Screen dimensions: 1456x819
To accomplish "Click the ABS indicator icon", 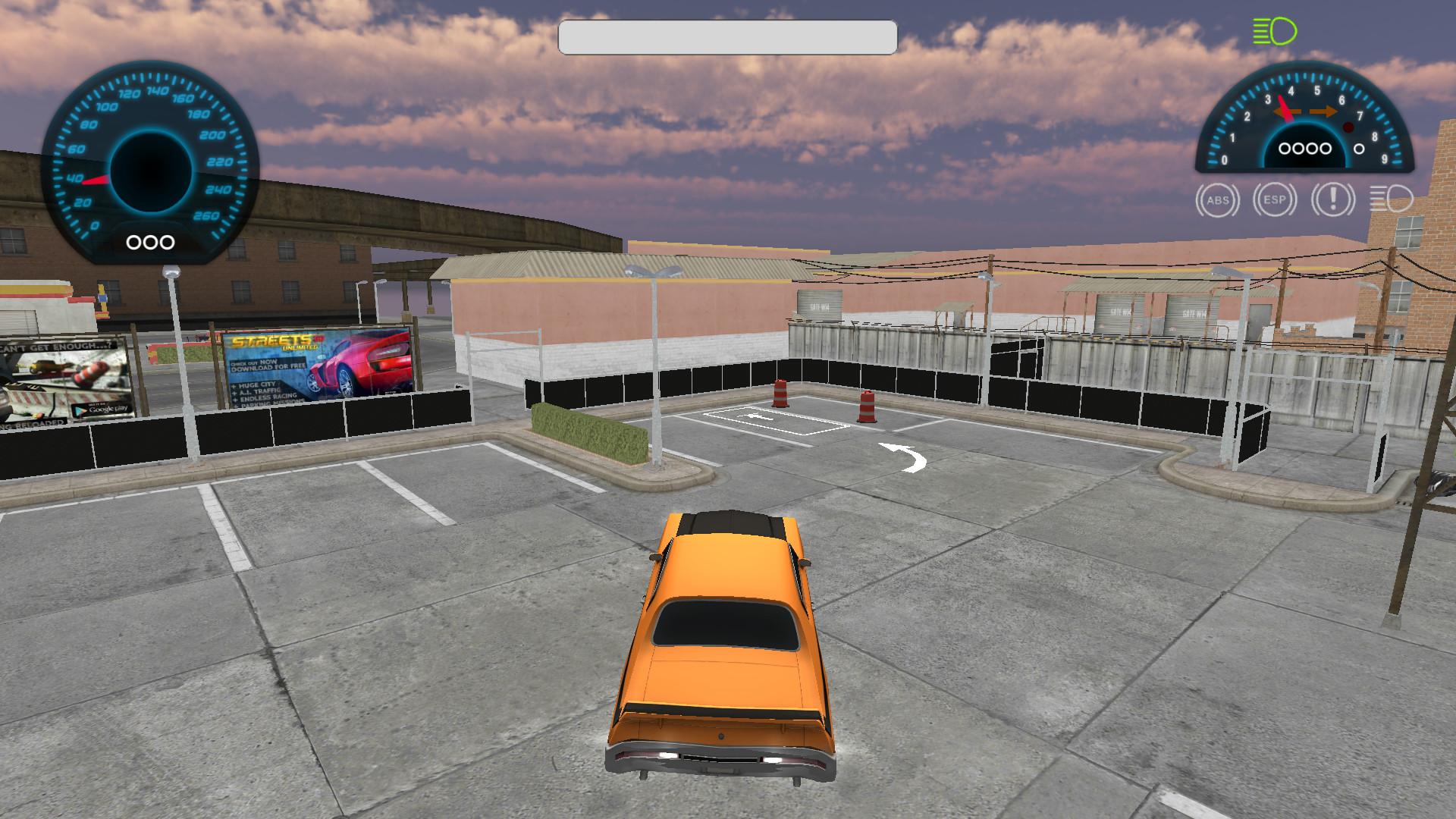I will [x=1217, y=201].
